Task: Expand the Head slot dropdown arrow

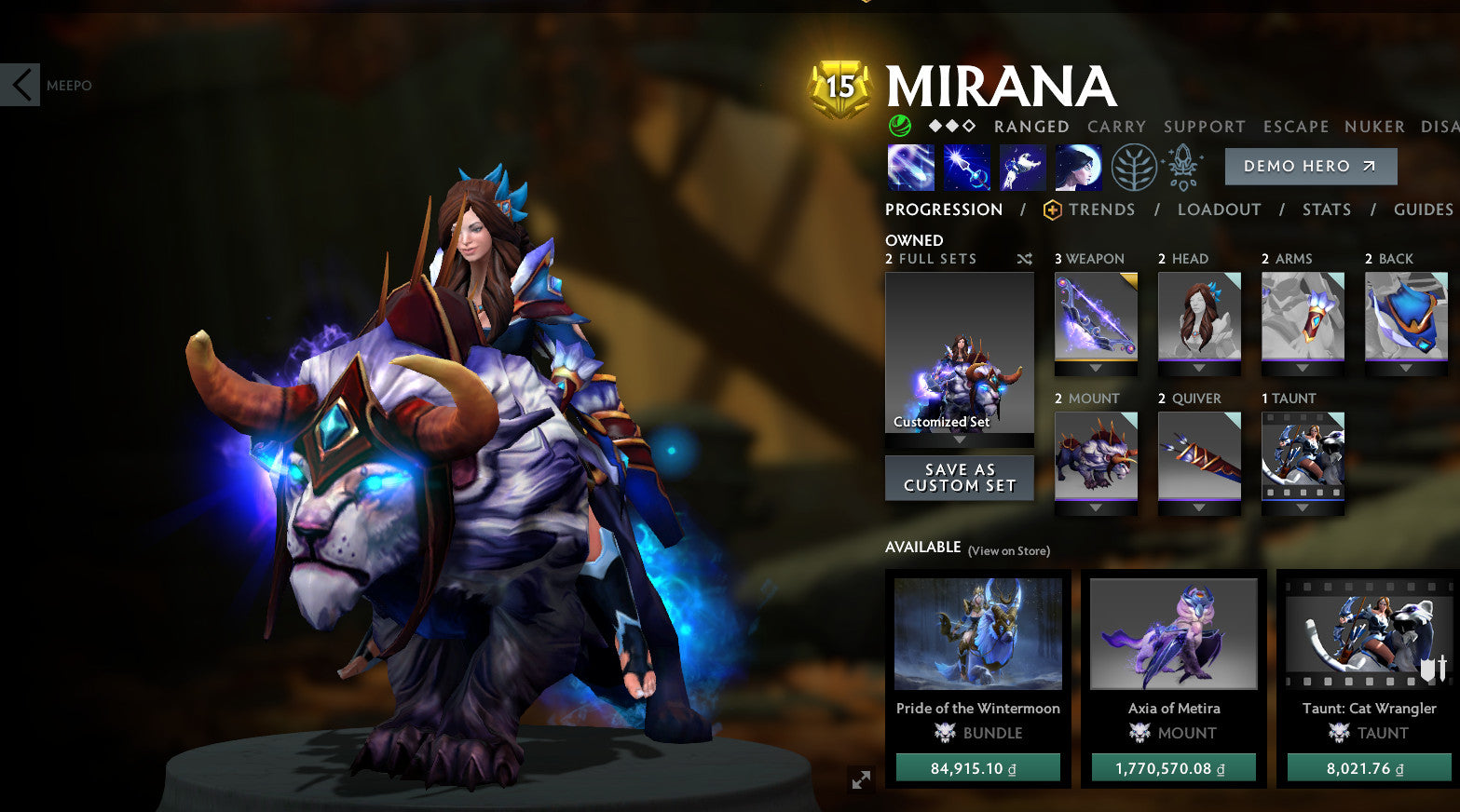Action: 1199,369
